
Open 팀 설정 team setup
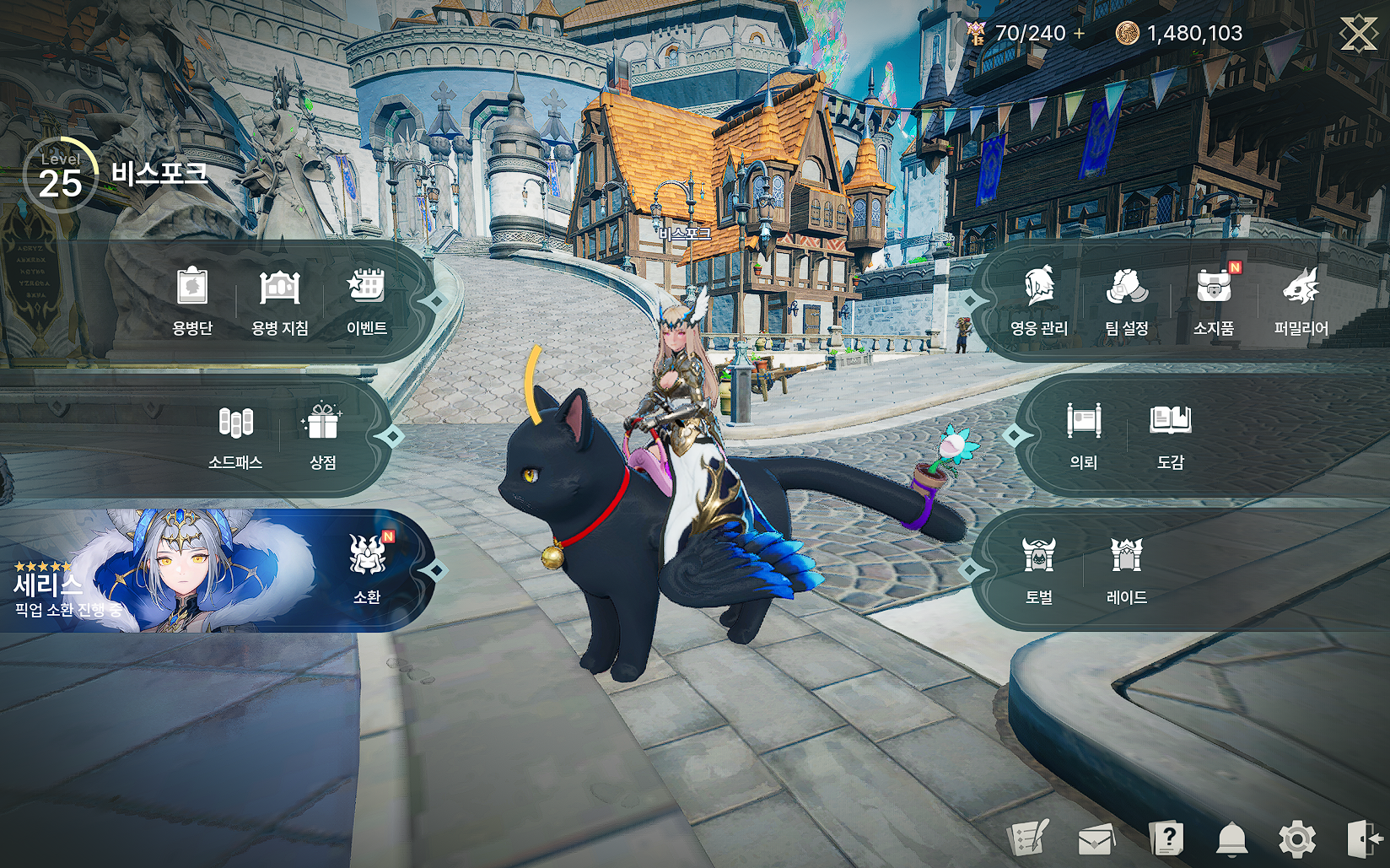[x=1127, y=299]
